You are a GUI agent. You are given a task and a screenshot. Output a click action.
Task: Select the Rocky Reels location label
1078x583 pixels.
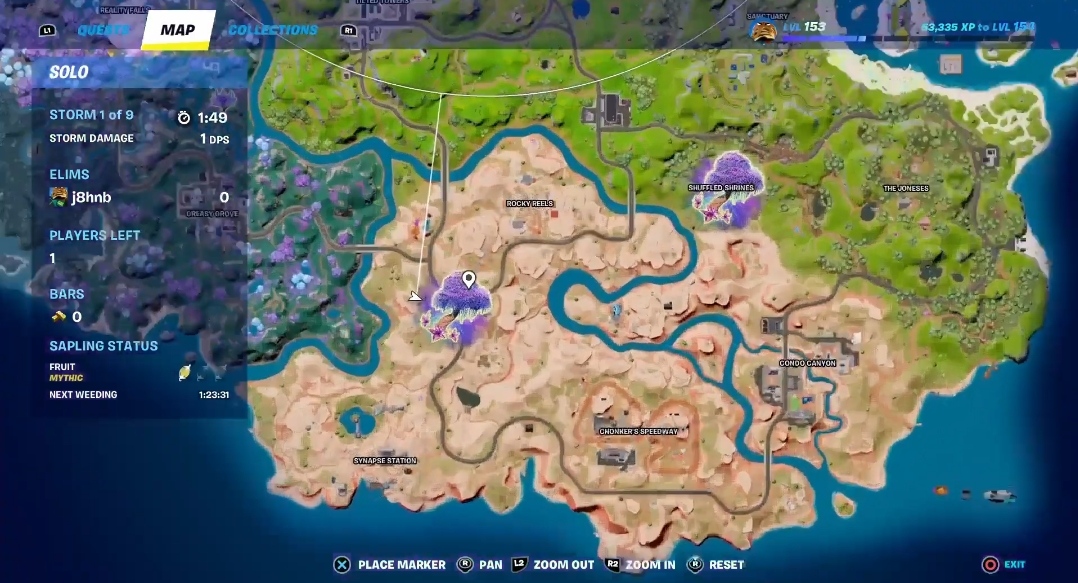coord(530,203)
